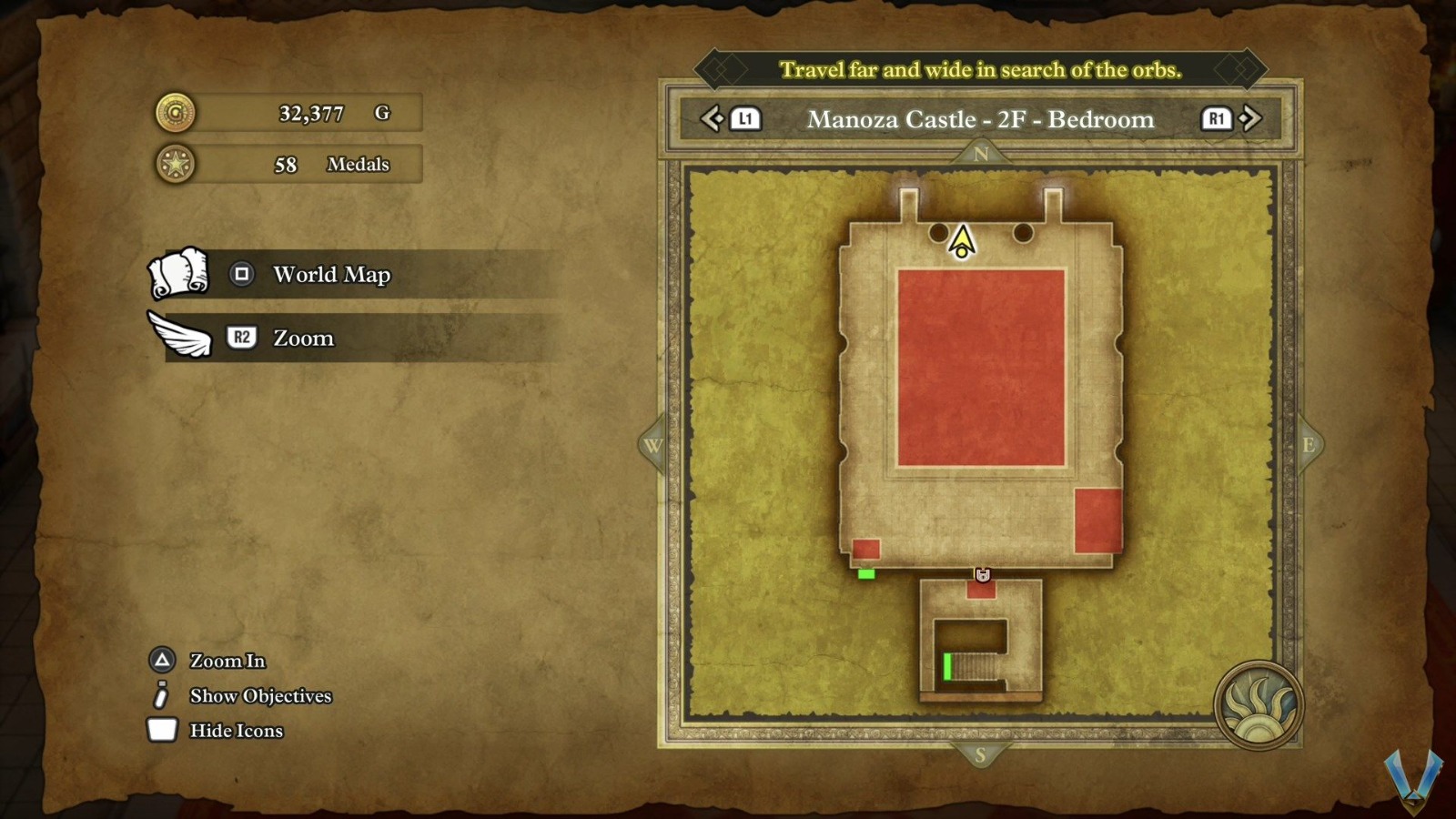The height and width of the screenshot is (819, 1456).
Task: Go to the previous floor map arrow
Action: coord(713,118)
